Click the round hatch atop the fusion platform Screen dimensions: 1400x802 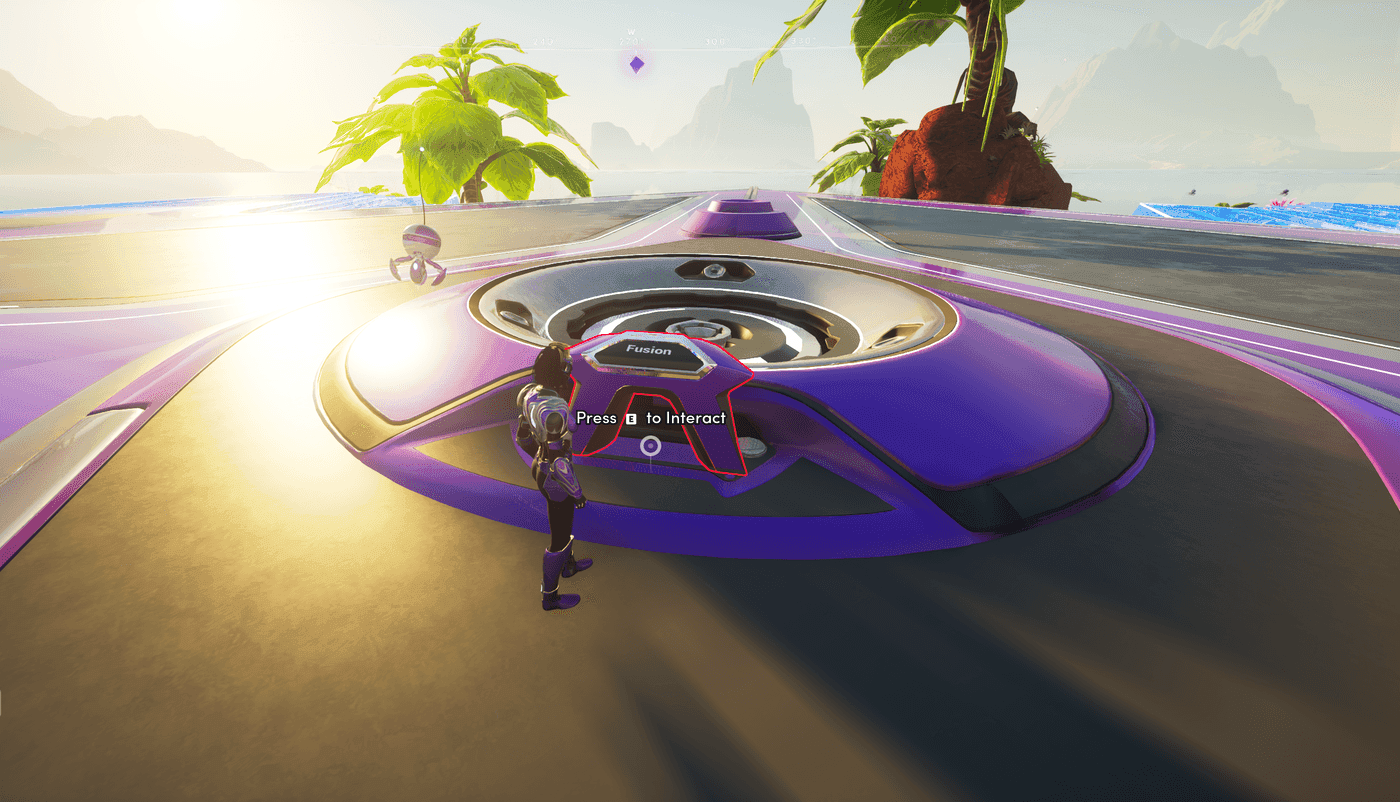pyautogui.click(x=715, y=270)
